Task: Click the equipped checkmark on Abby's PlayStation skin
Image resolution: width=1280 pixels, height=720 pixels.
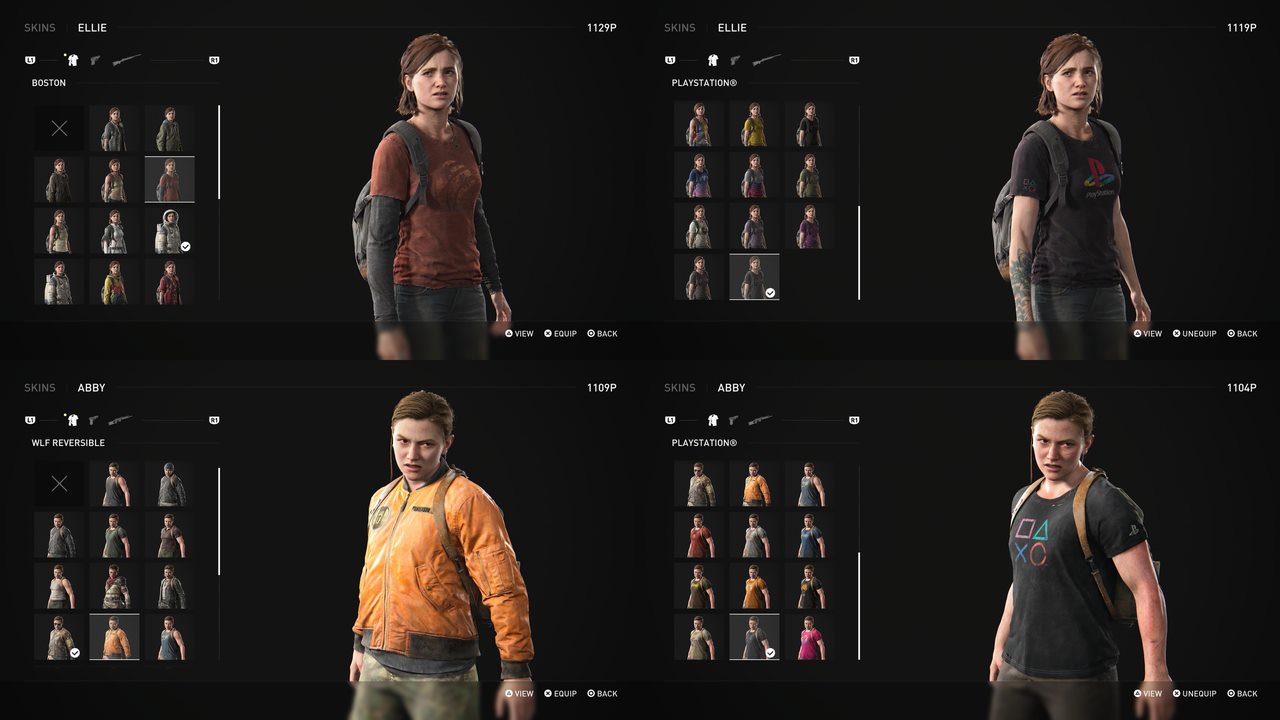Action: (769, 650)
